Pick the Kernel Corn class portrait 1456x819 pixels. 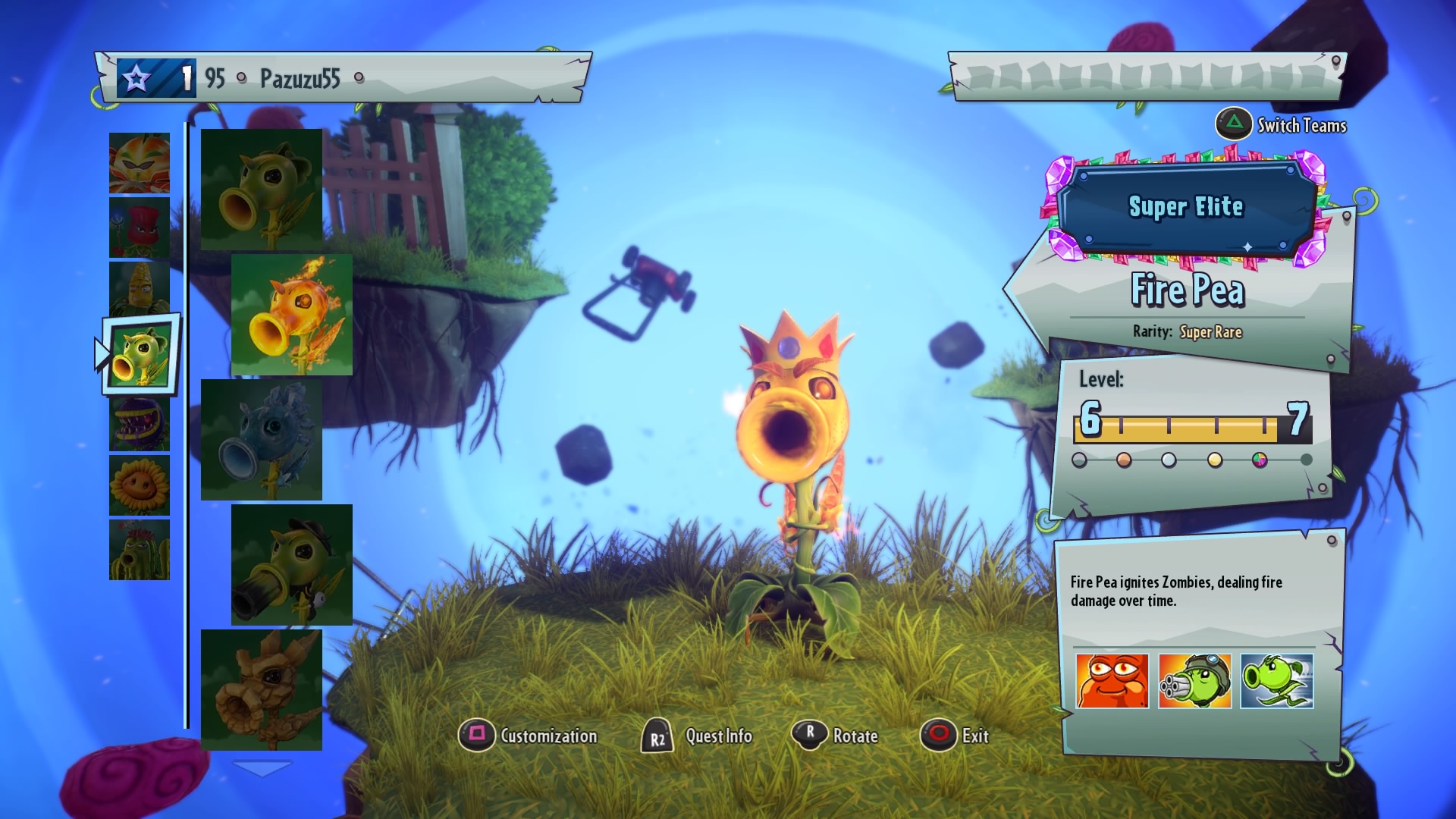140,288
